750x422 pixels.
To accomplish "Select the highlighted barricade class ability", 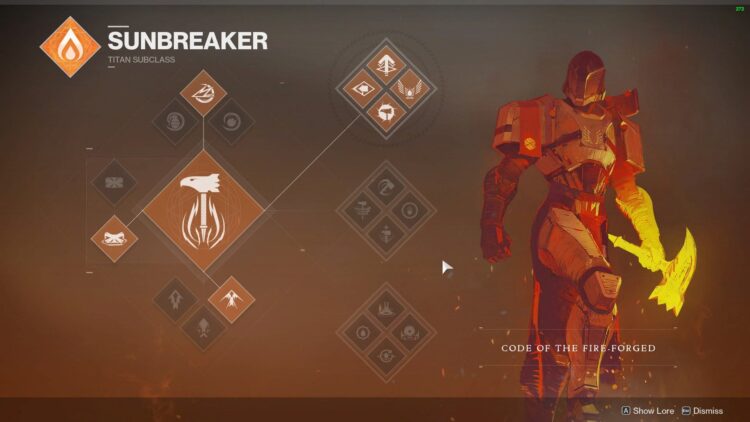I will tap(112, 238).
